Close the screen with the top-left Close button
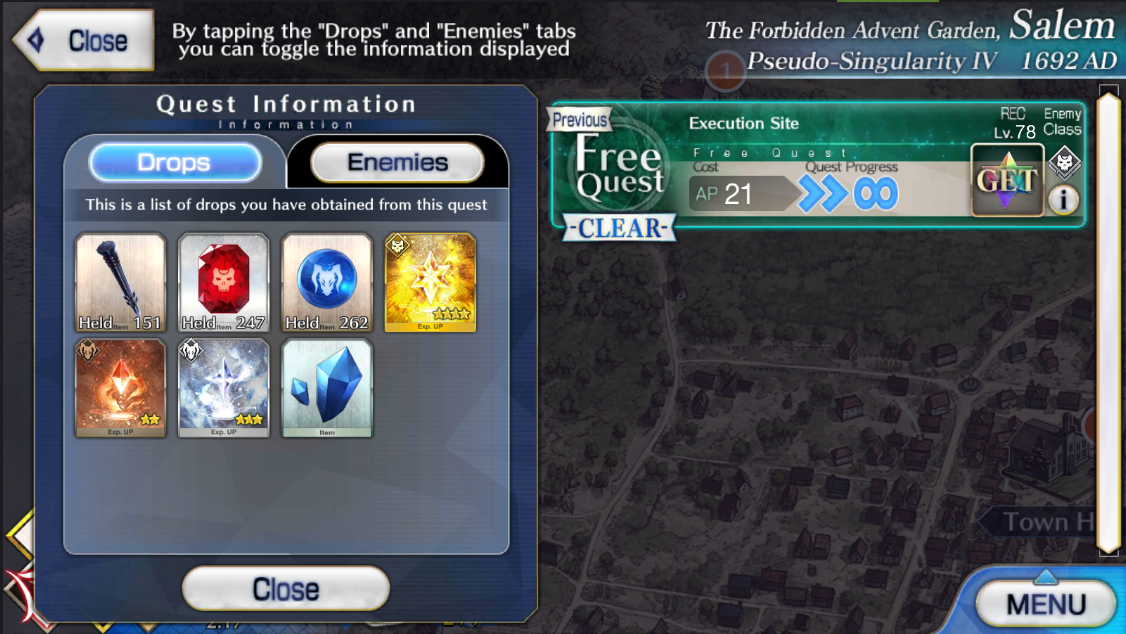1126x634 pixels. (x=85, y=41)
